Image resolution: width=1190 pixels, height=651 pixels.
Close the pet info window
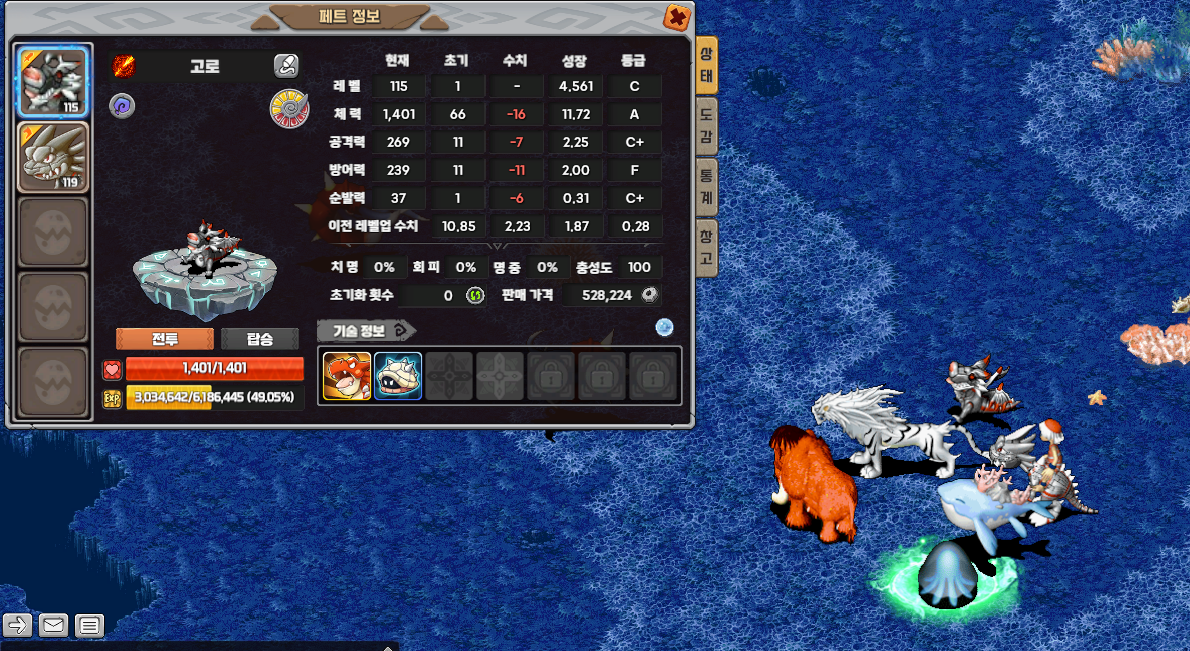click(x=677, y=17)
